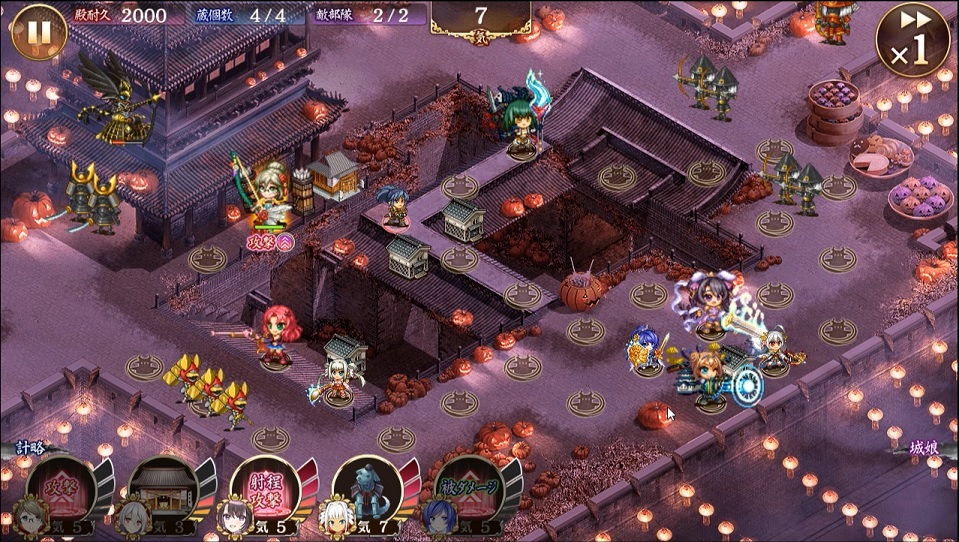Use the shrine building stratagem

[x=164, y=492]
